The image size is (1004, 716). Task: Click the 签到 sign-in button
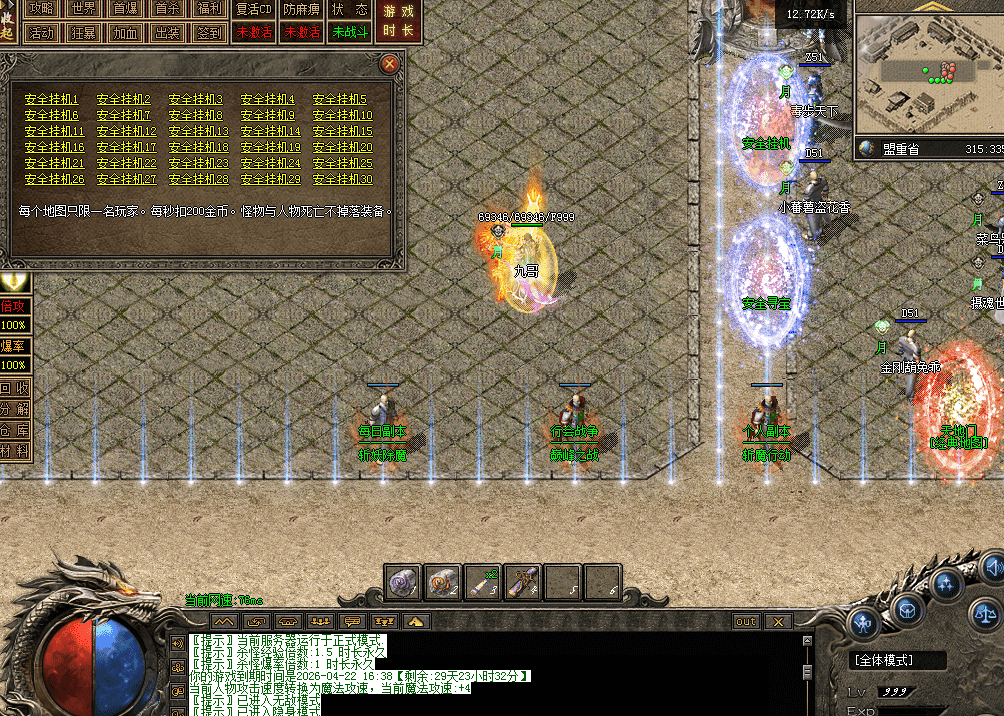[210, 32]
